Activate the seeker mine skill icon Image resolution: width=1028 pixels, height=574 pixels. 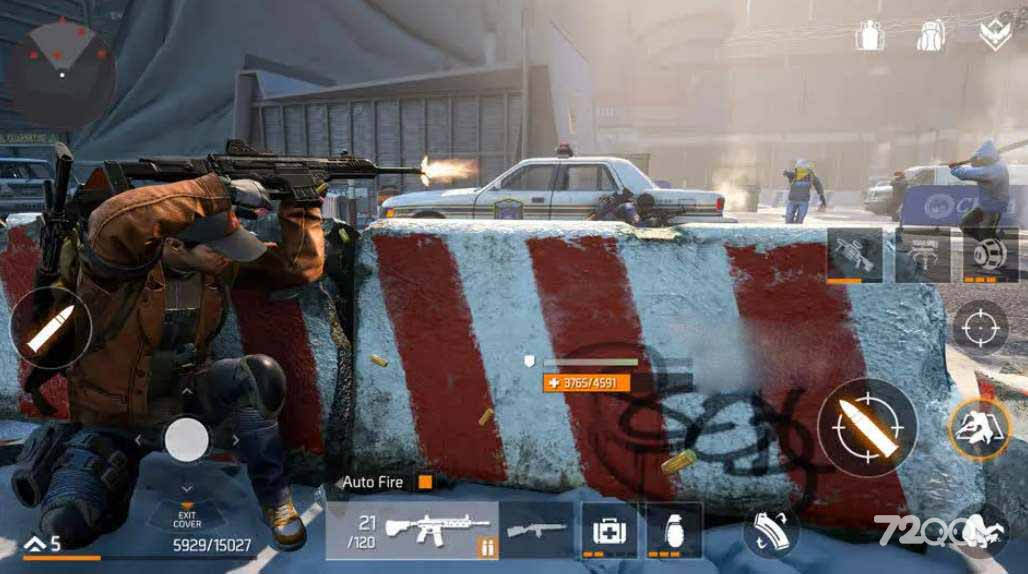point(990,254)
